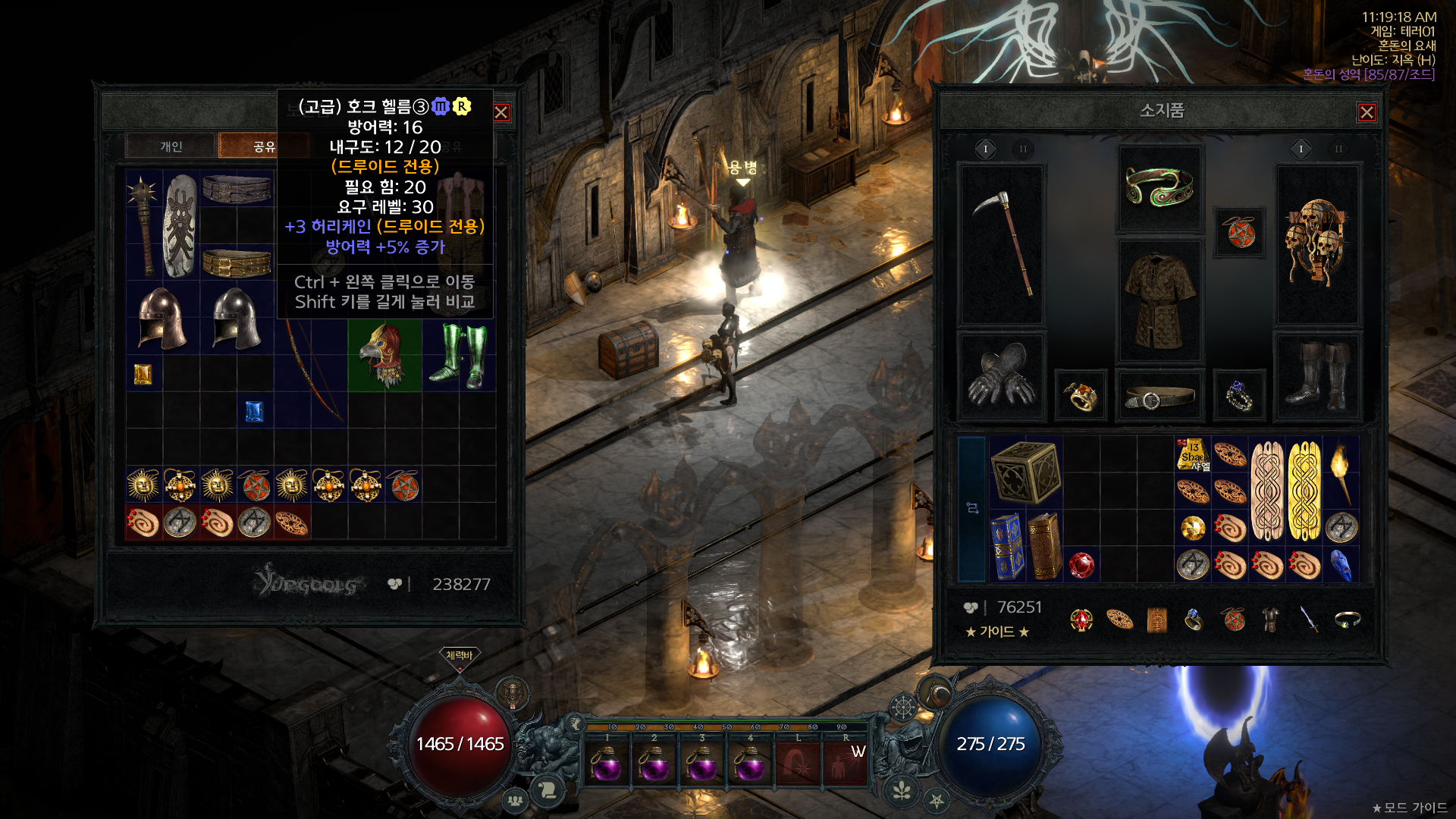Screen dimensions: 1456x819
Task: Pick up the hawk helm in the stash
Action: (x=384, y=355)
